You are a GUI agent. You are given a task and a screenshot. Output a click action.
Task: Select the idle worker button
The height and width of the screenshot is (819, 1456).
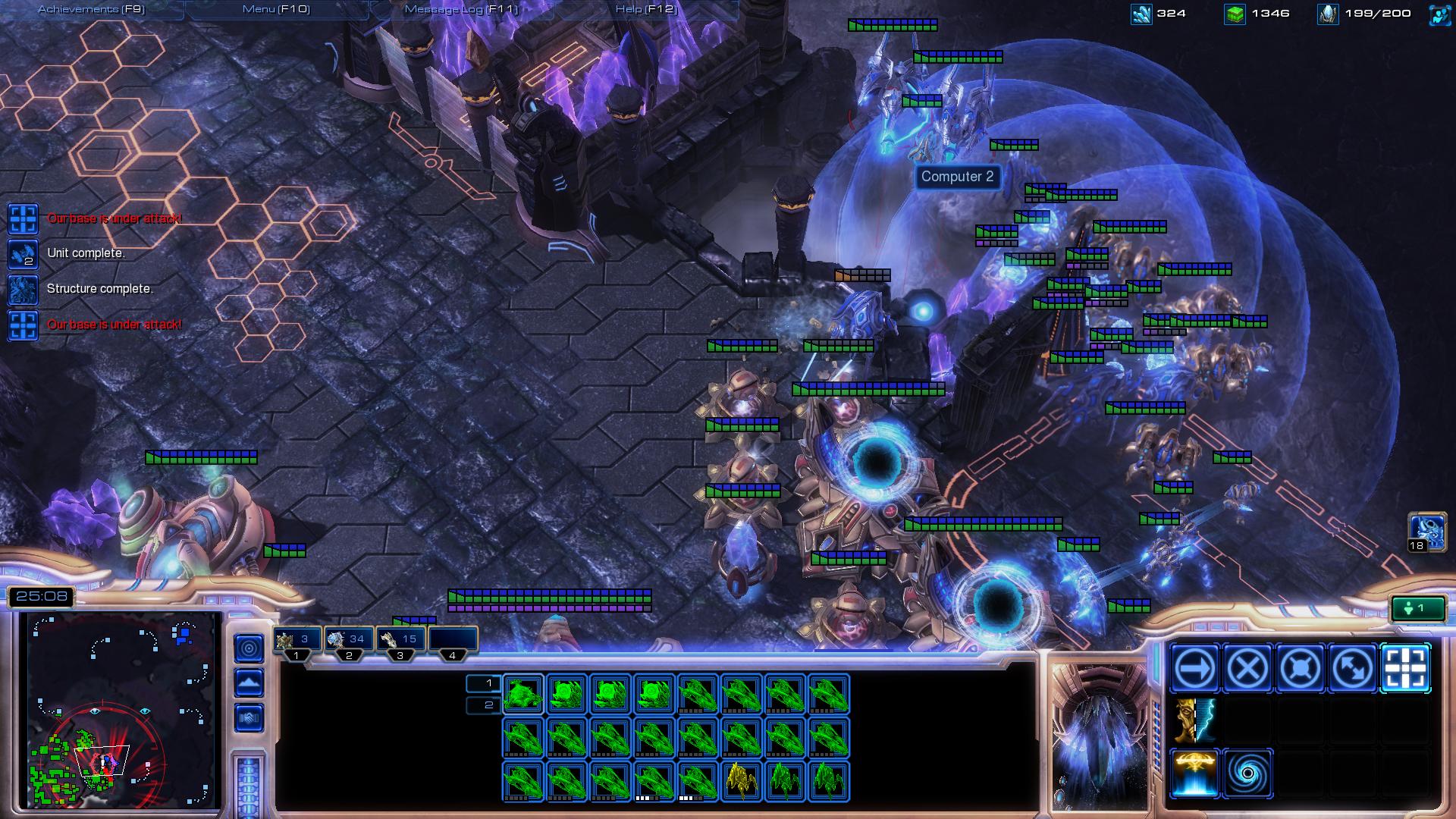click(1417, 608)
